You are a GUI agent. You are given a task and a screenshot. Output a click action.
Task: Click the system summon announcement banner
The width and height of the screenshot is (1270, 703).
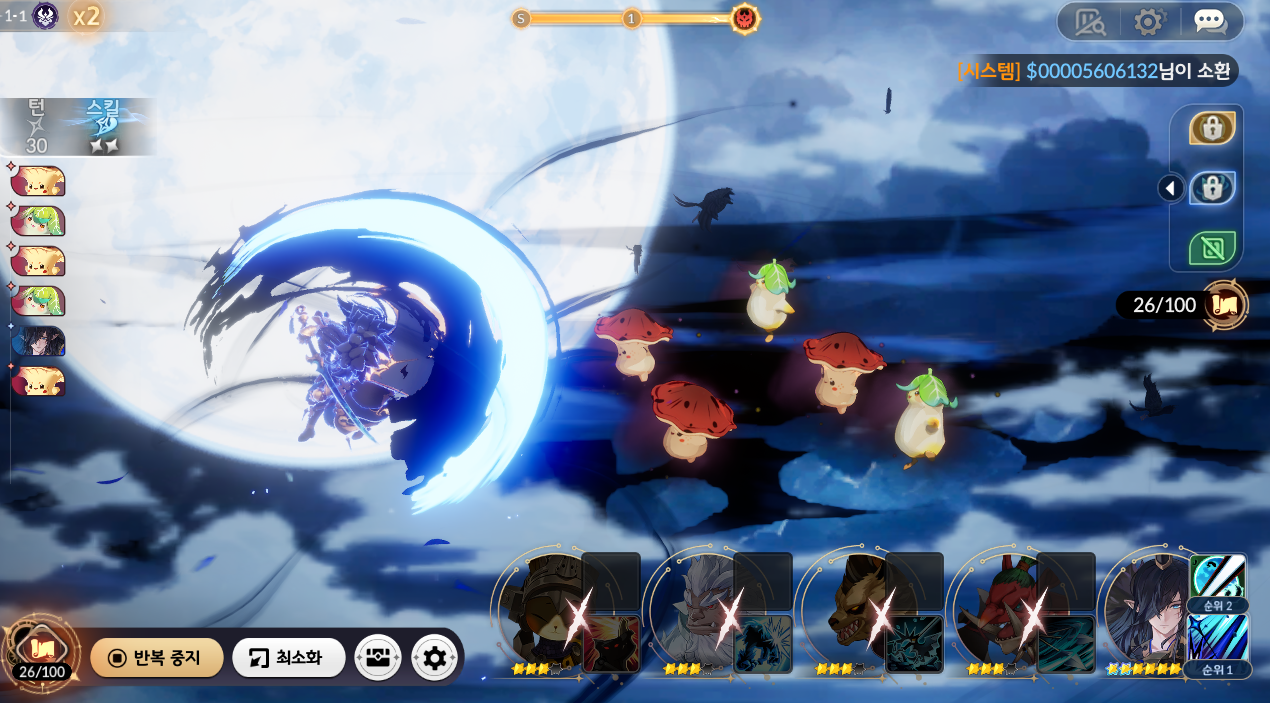(1095, 71)
